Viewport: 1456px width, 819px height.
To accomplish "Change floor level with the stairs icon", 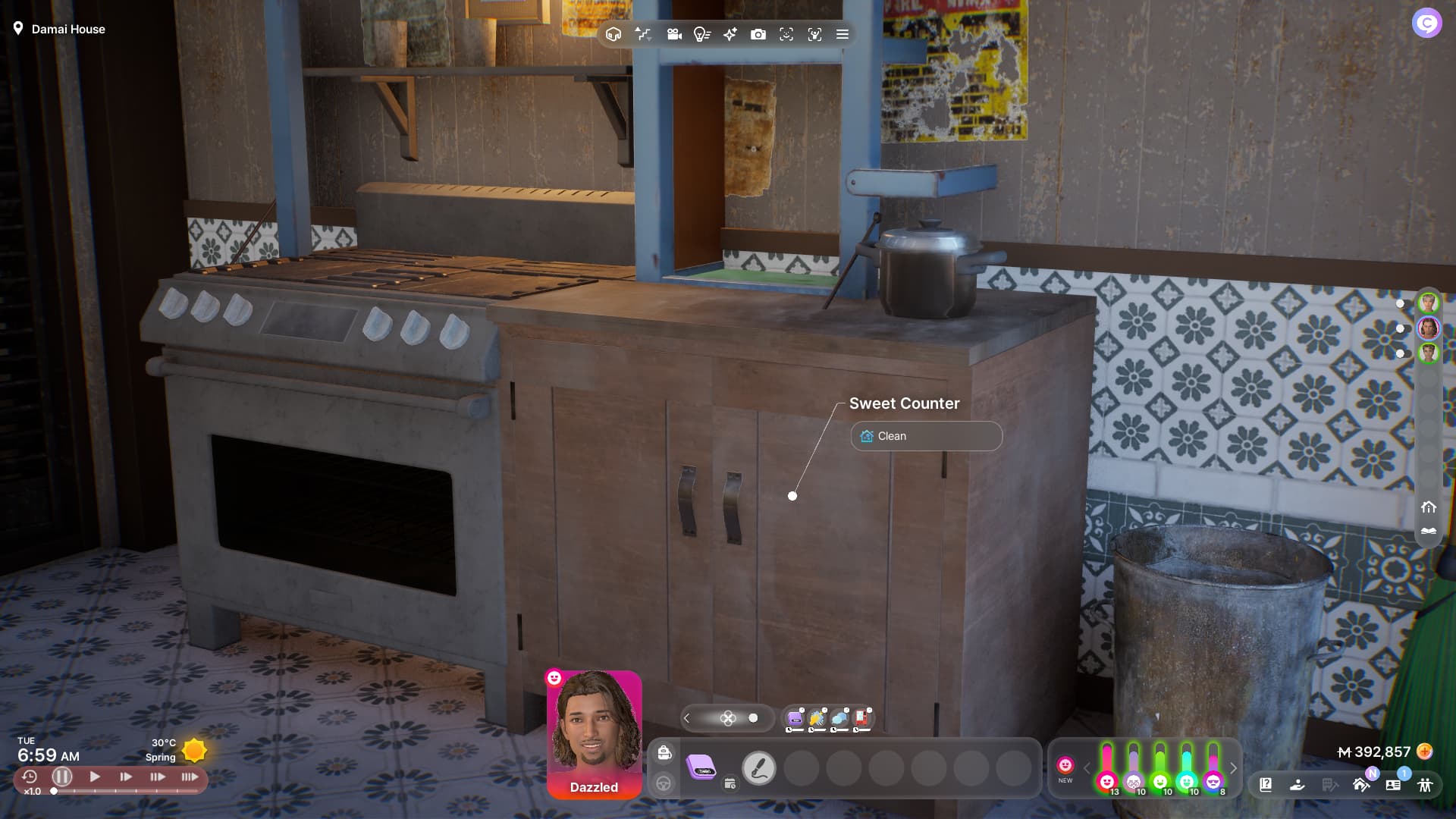I will pos(643,34).
